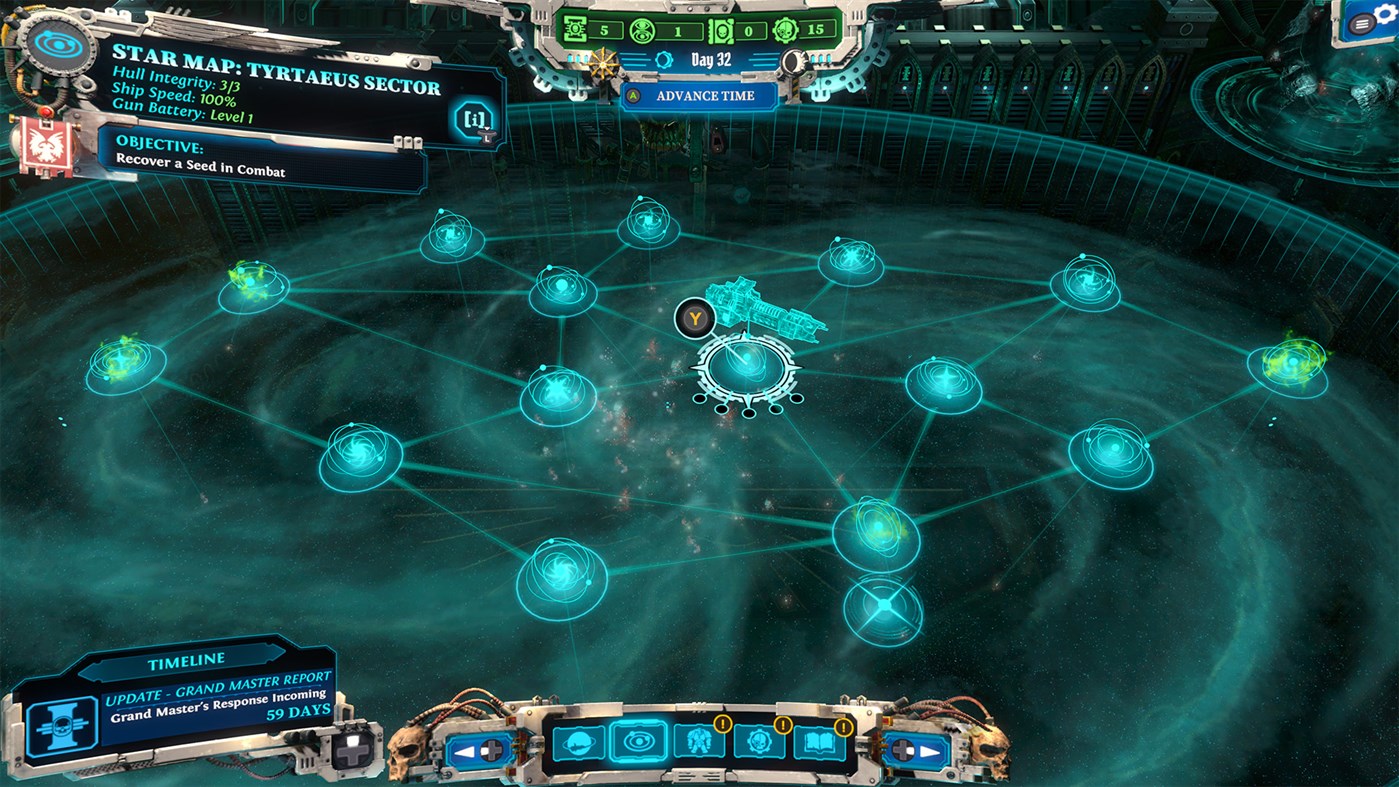Select the ship on the star map
The height and width of the screenshot is (787, 1399).
(x=765, y=305)
